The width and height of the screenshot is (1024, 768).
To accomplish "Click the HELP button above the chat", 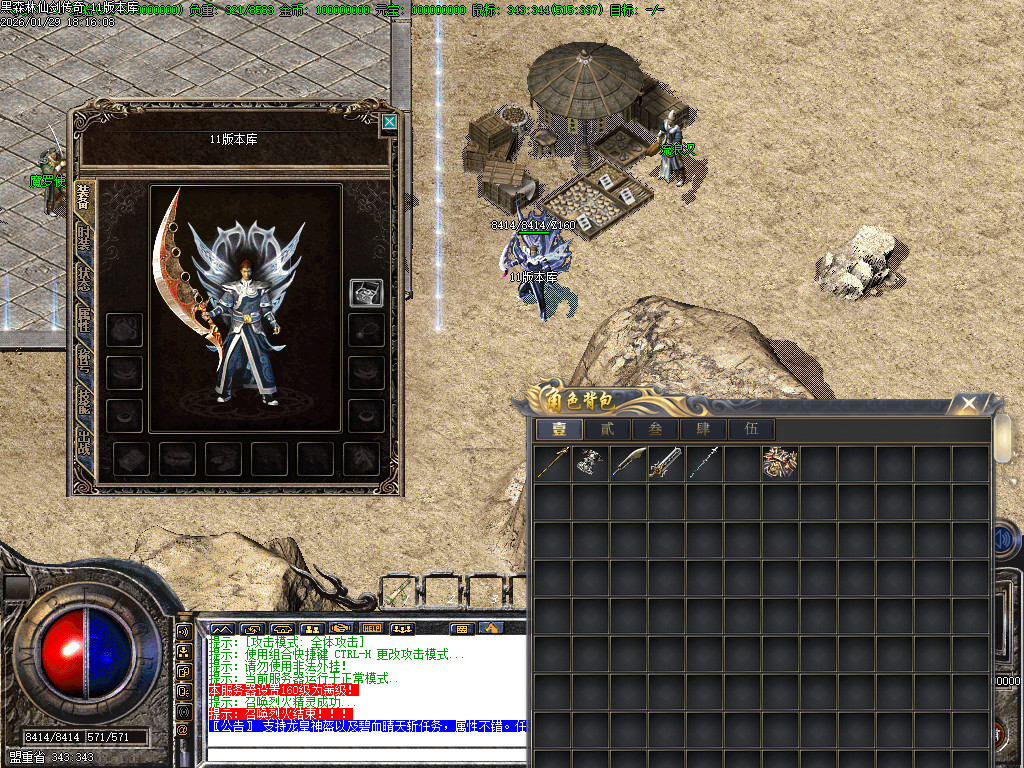I will point(372,628).
